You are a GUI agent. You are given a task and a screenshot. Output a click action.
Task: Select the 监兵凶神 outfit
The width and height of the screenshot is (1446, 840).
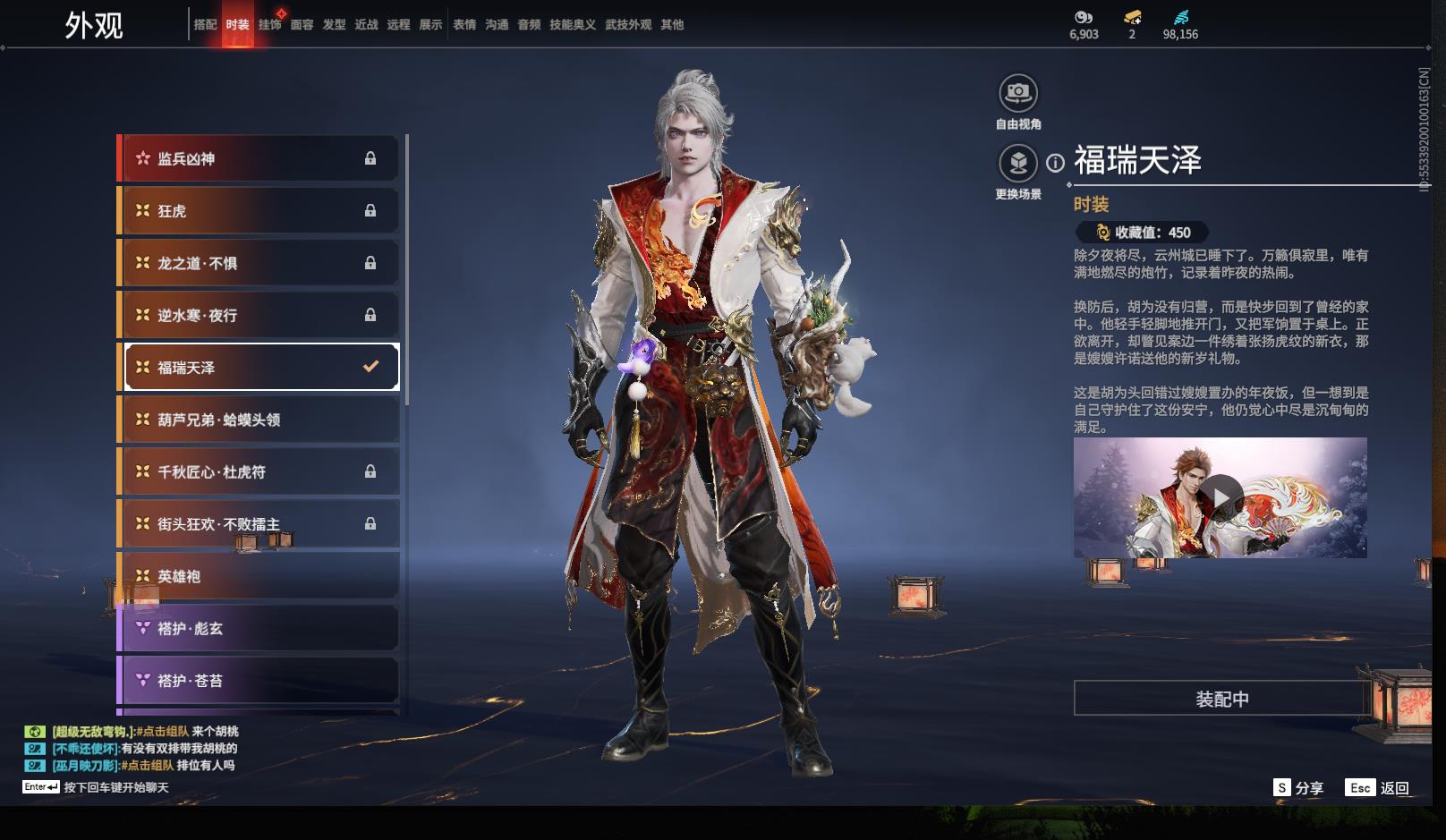point(259,158)
